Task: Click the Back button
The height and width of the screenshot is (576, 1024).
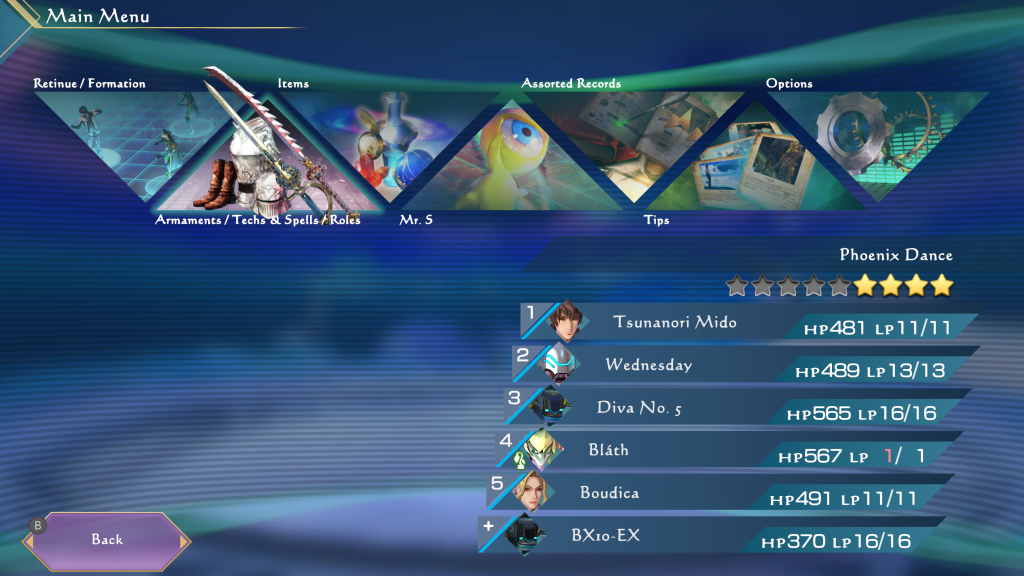Action: click(x=107, y=540)
